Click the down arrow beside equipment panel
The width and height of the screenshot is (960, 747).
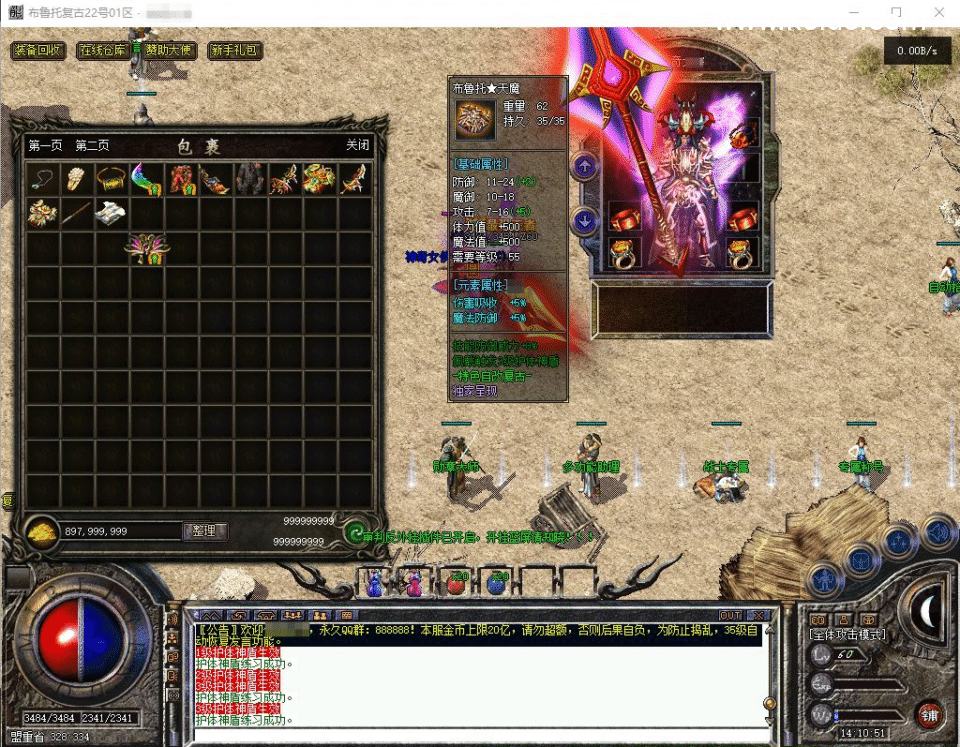(x=585, y=222)
